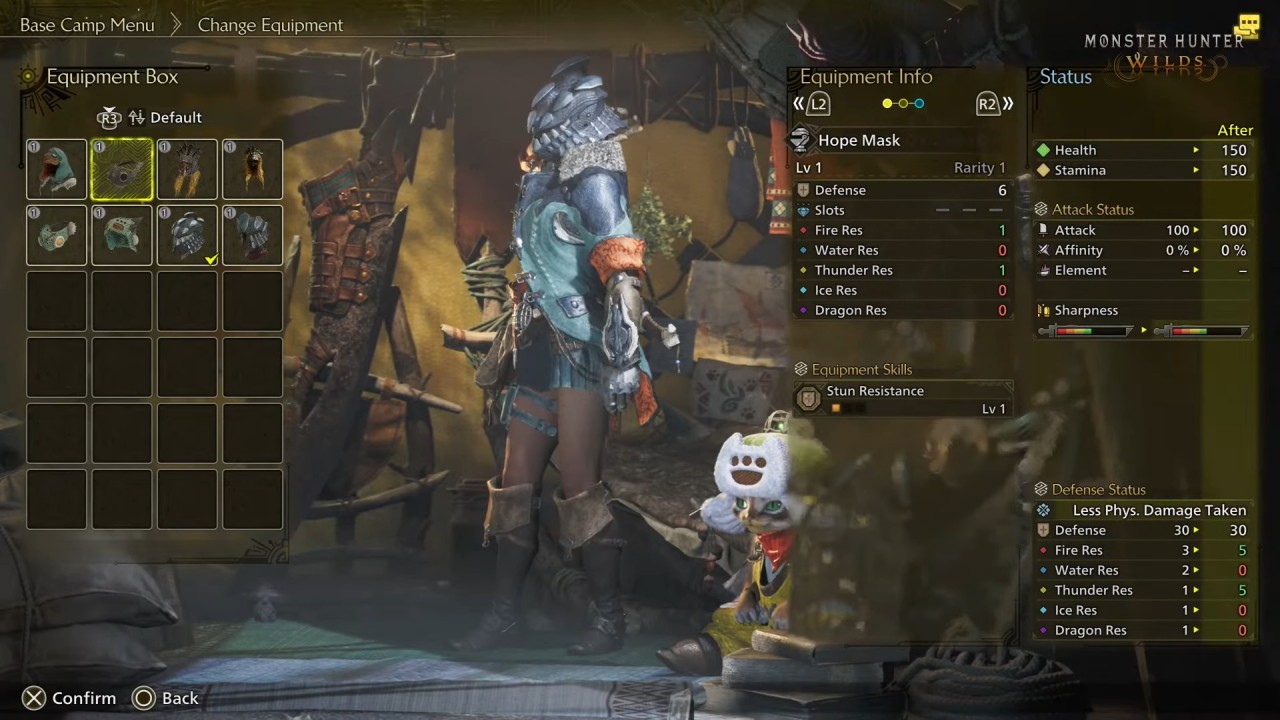Image resolution: width=1280 pixels, height=720 pixels.
Task: Open the yellow chat bubble icon
Action: (x=1246, y=26)
